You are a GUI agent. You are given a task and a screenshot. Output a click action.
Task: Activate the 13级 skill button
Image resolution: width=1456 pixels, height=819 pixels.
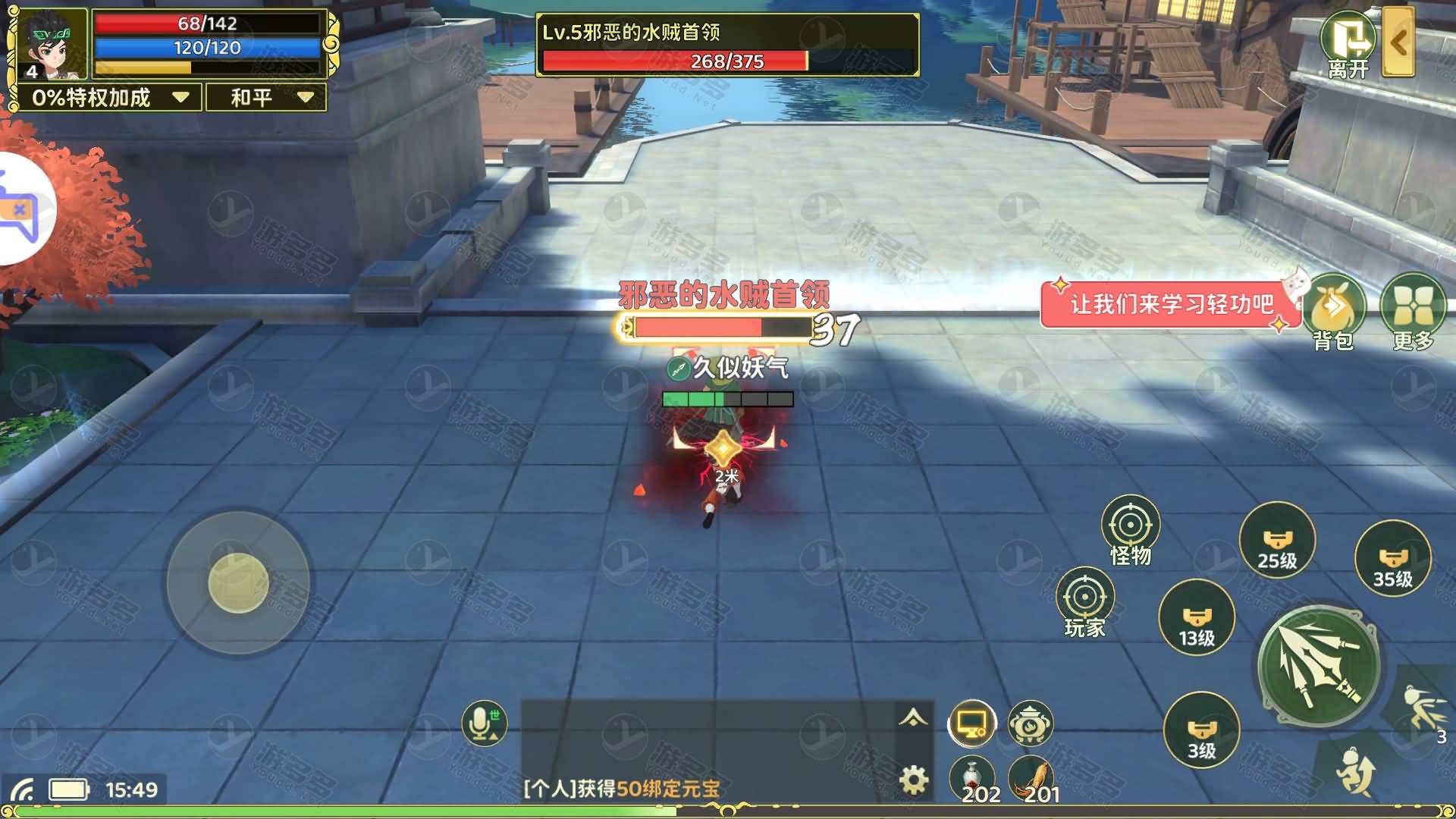pyautogui.click(x=1196, y=618)
